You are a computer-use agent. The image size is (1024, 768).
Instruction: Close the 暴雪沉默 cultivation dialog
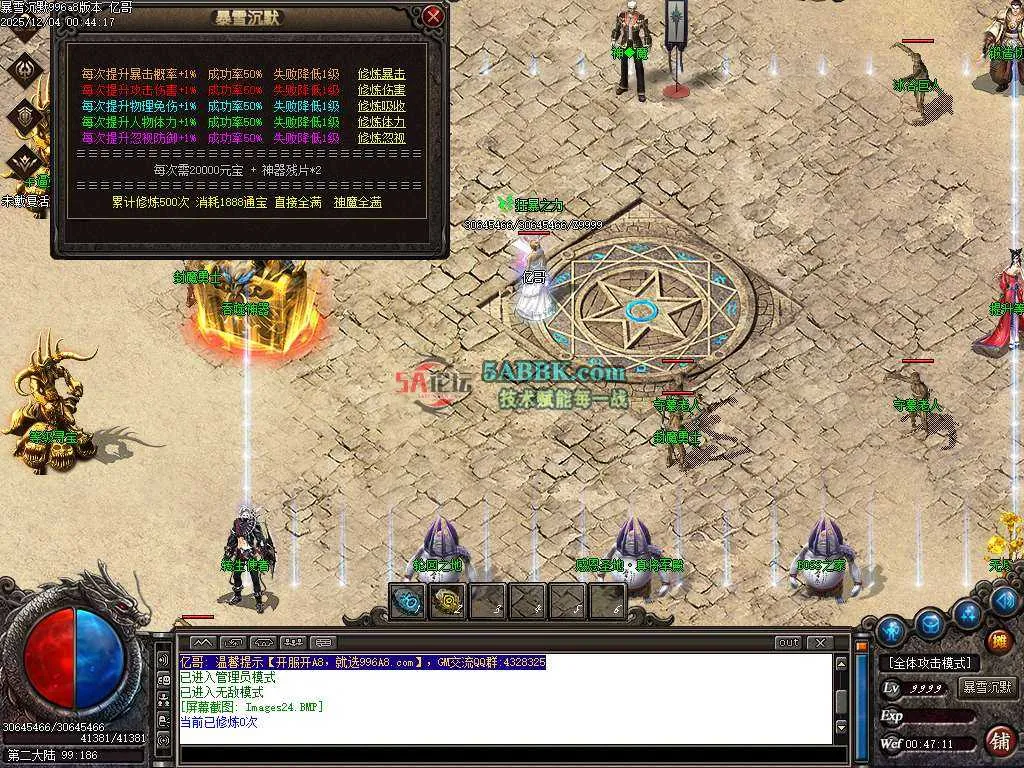coord(433,16)
